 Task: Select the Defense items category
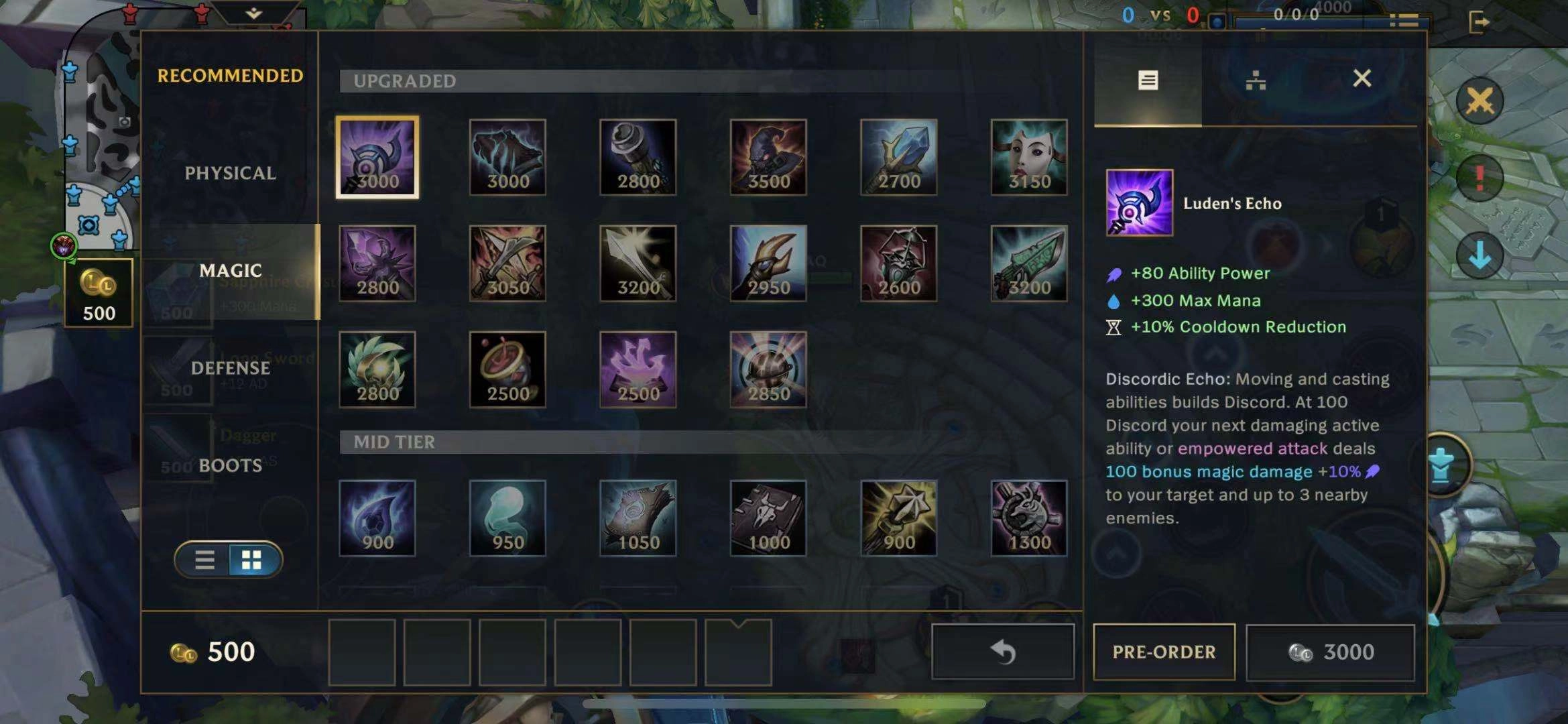point(230,368)
